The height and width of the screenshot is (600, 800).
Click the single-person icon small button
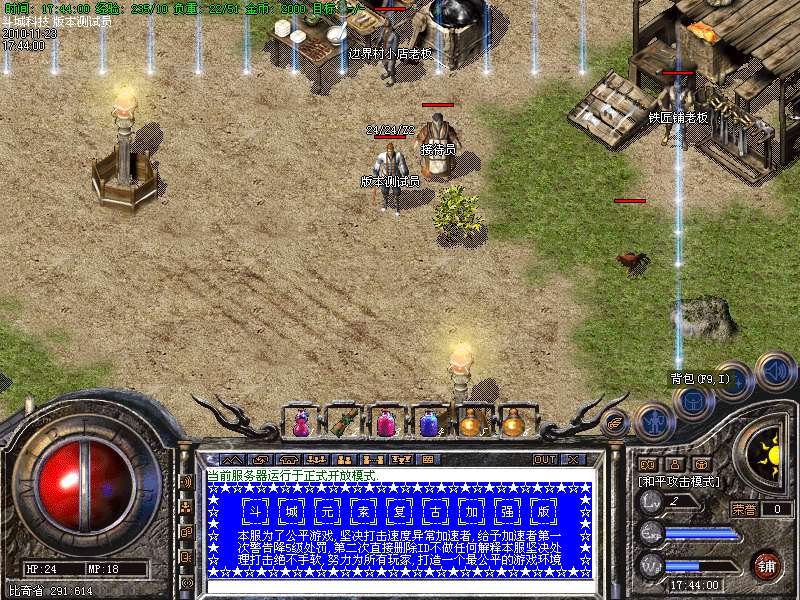(x=675, y=464)
